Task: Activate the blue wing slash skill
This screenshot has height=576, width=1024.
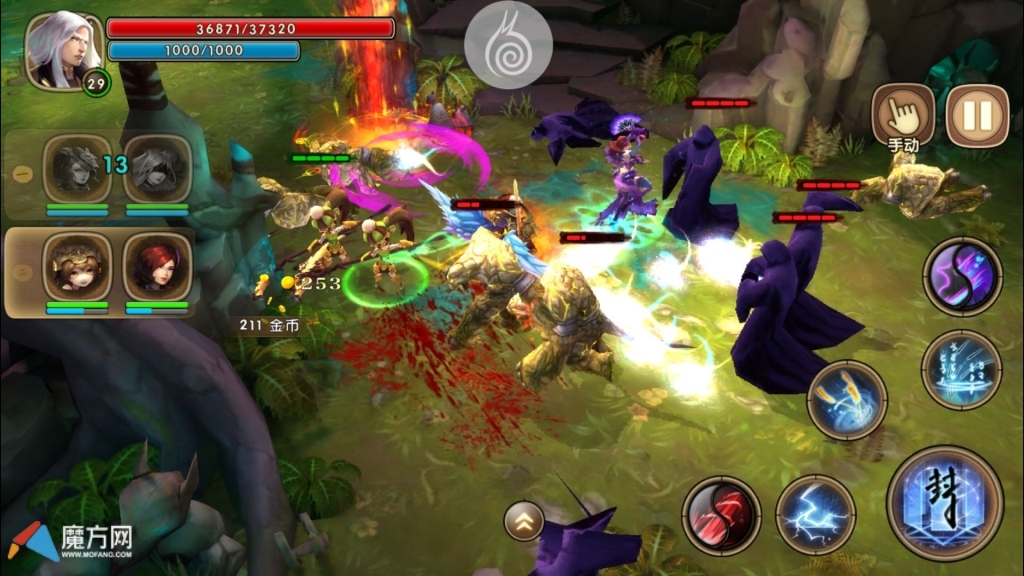Action: [x=846, y=400]
